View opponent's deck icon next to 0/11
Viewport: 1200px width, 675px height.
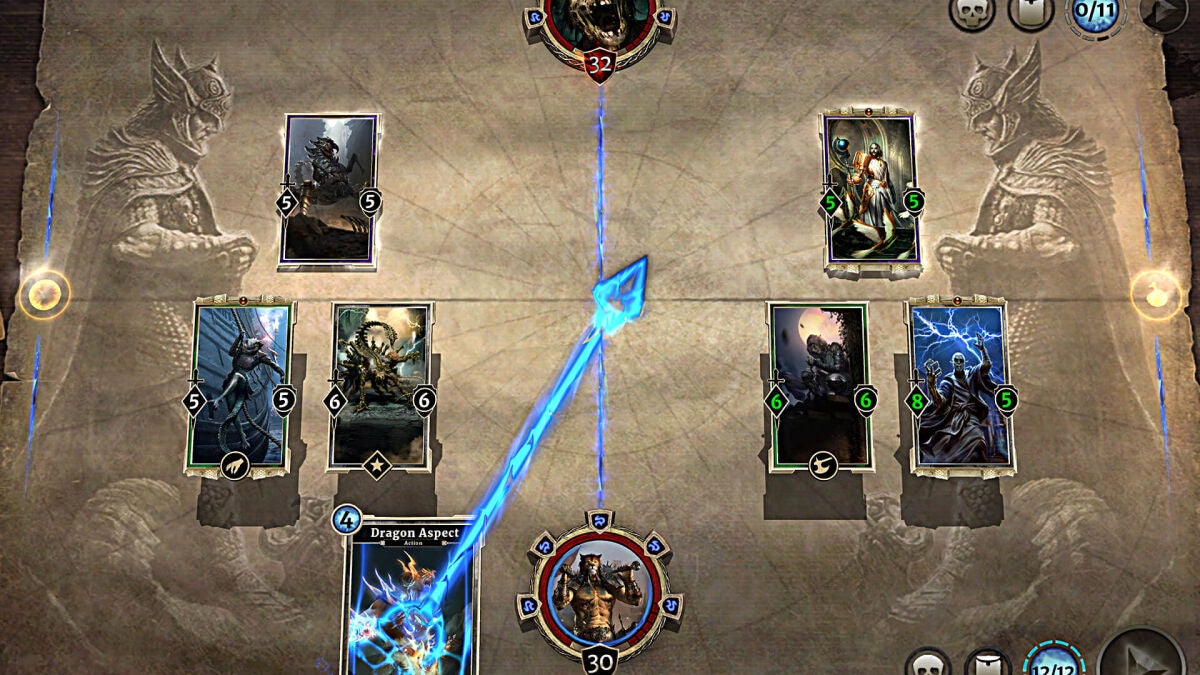pos(1030,12)
